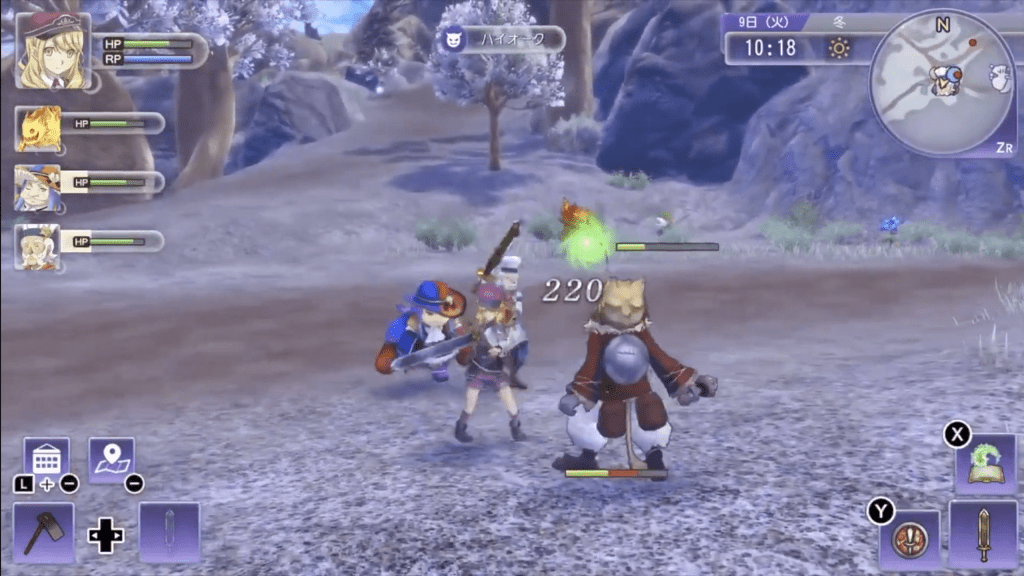This screenshot has width=1024, height=576.
Task: Open the circular minimap
Action: coord(942,82)
